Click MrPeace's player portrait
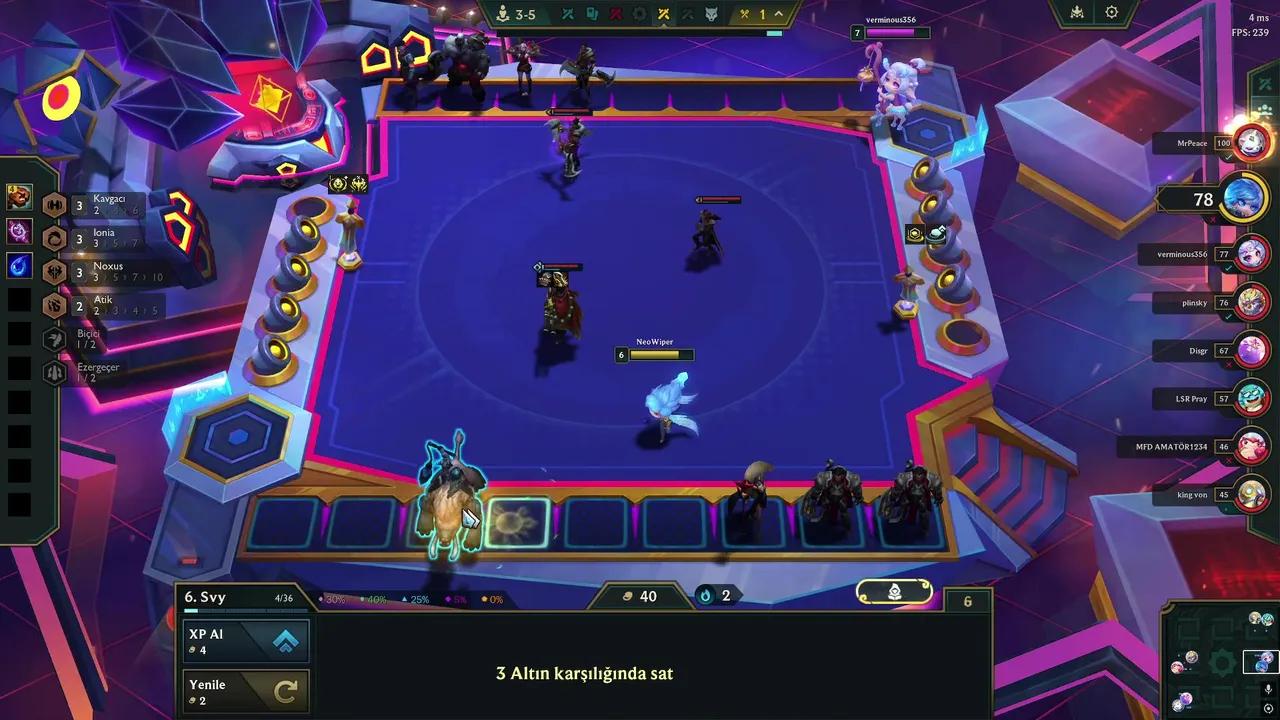 [1251, 141]
